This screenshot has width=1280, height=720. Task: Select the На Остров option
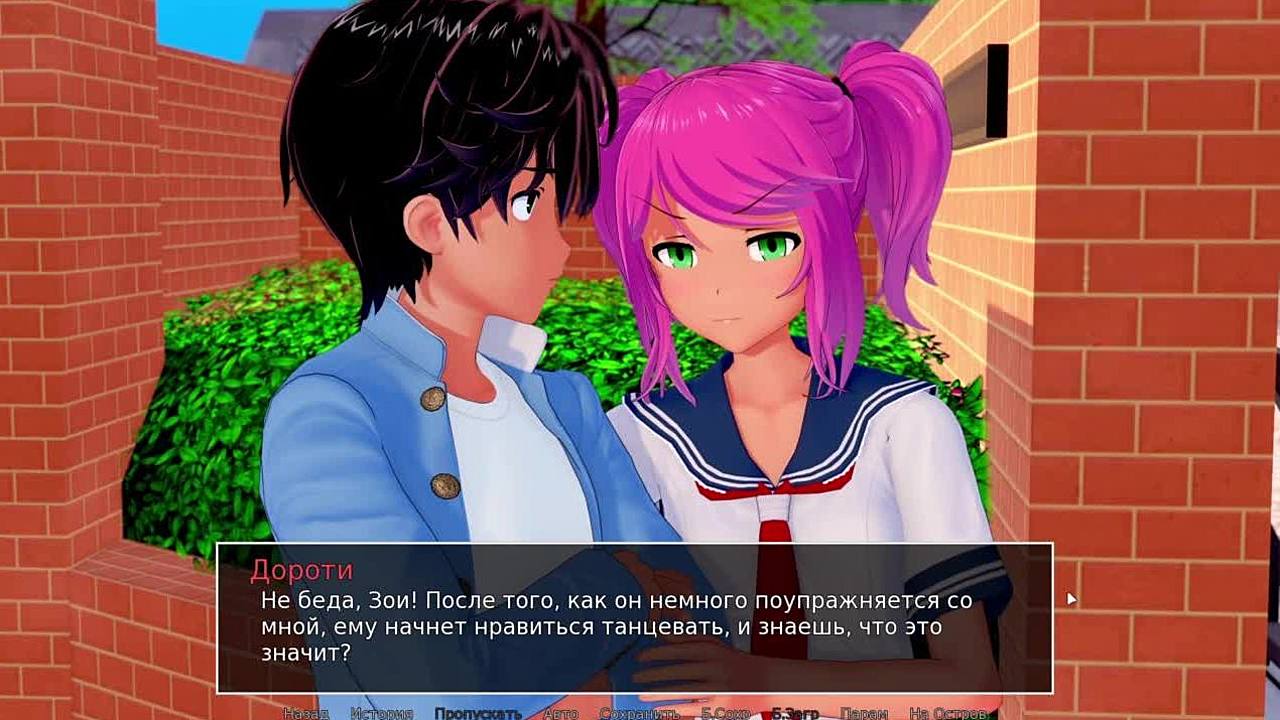pos(948,713)
